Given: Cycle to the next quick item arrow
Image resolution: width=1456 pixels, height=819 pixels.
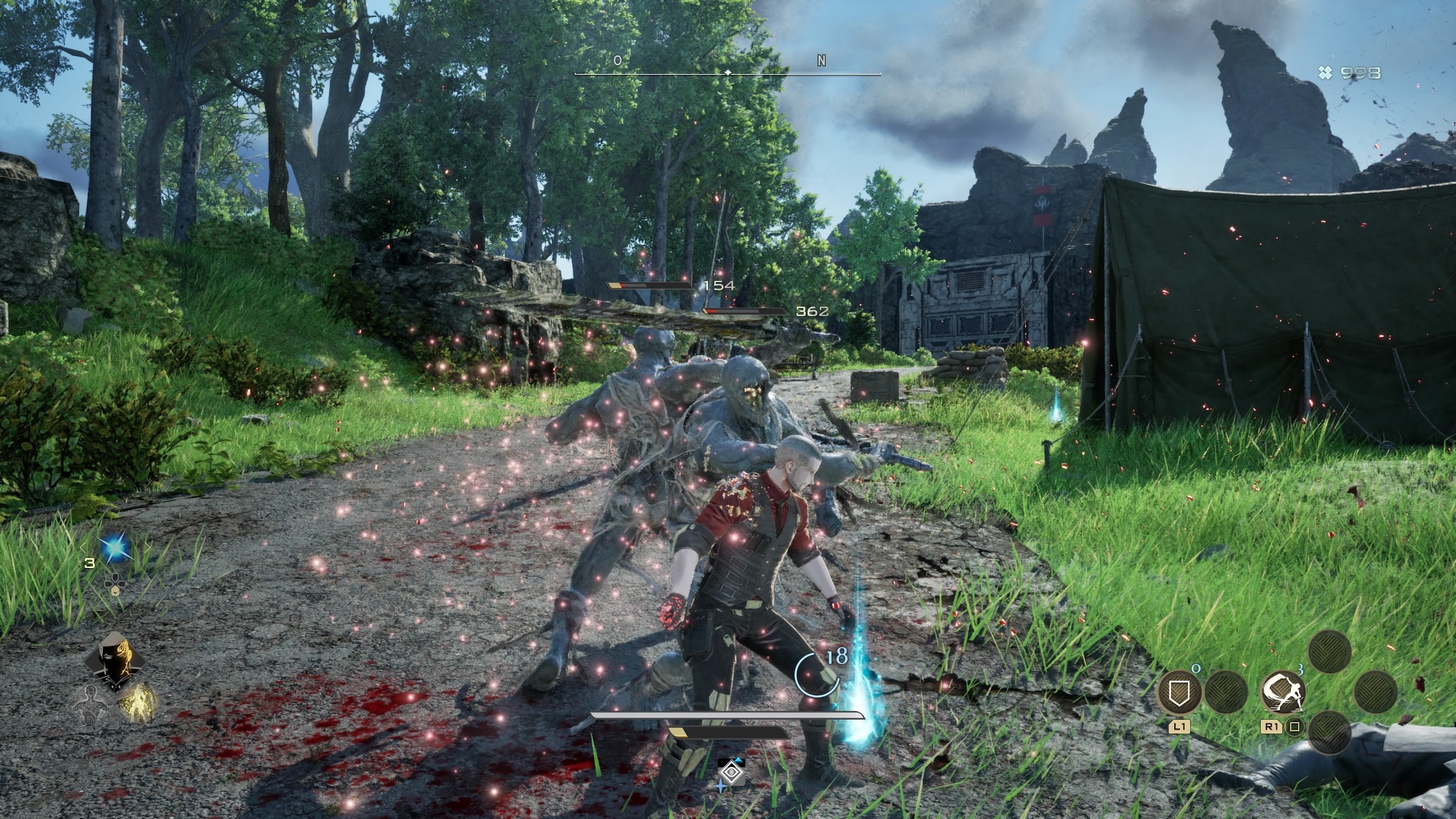Looking at the screenshot, I should point(148,547).
